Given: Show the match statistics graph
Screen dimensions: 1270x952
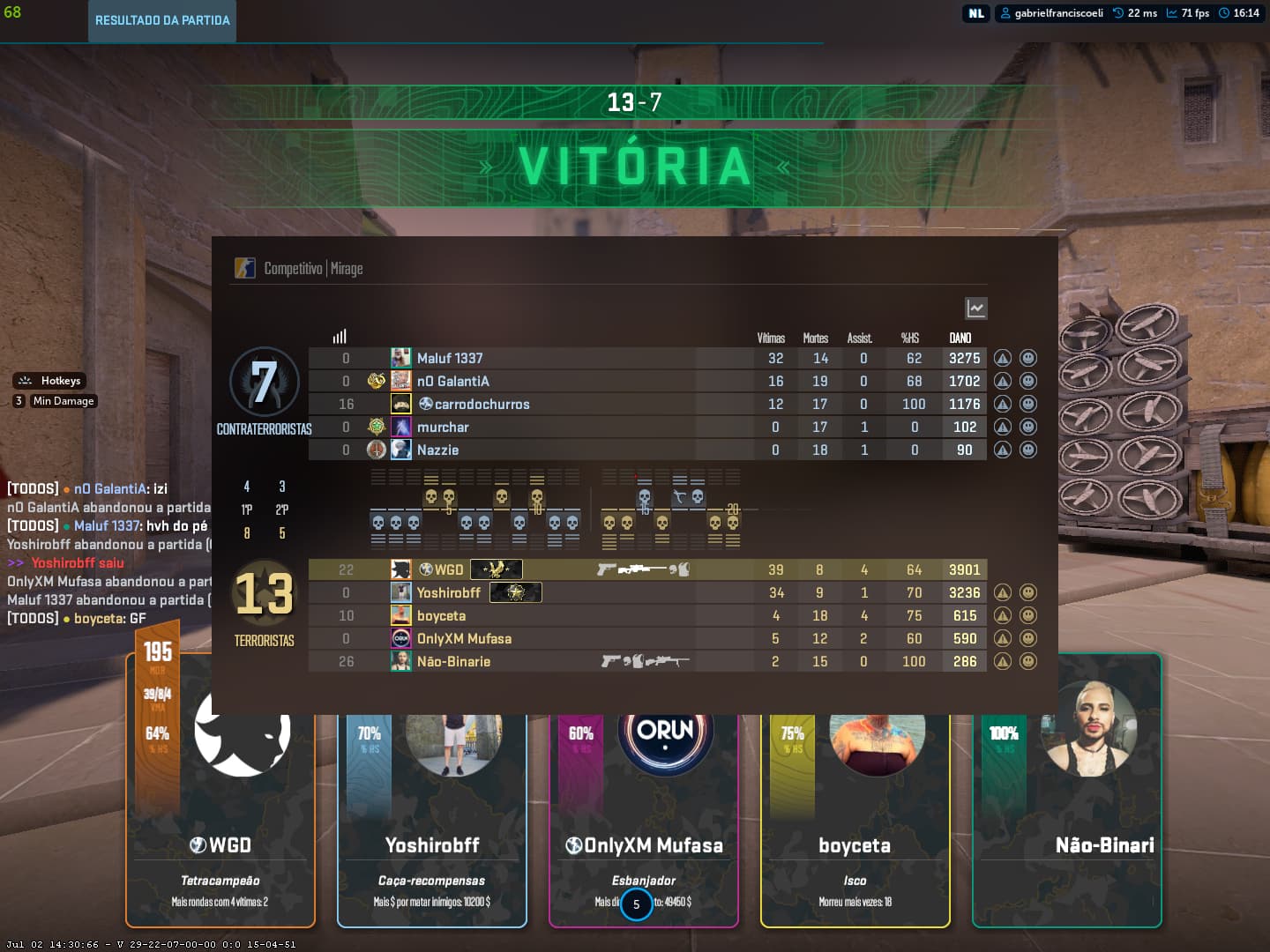Looking at the screenshot, I should (975, 309).
